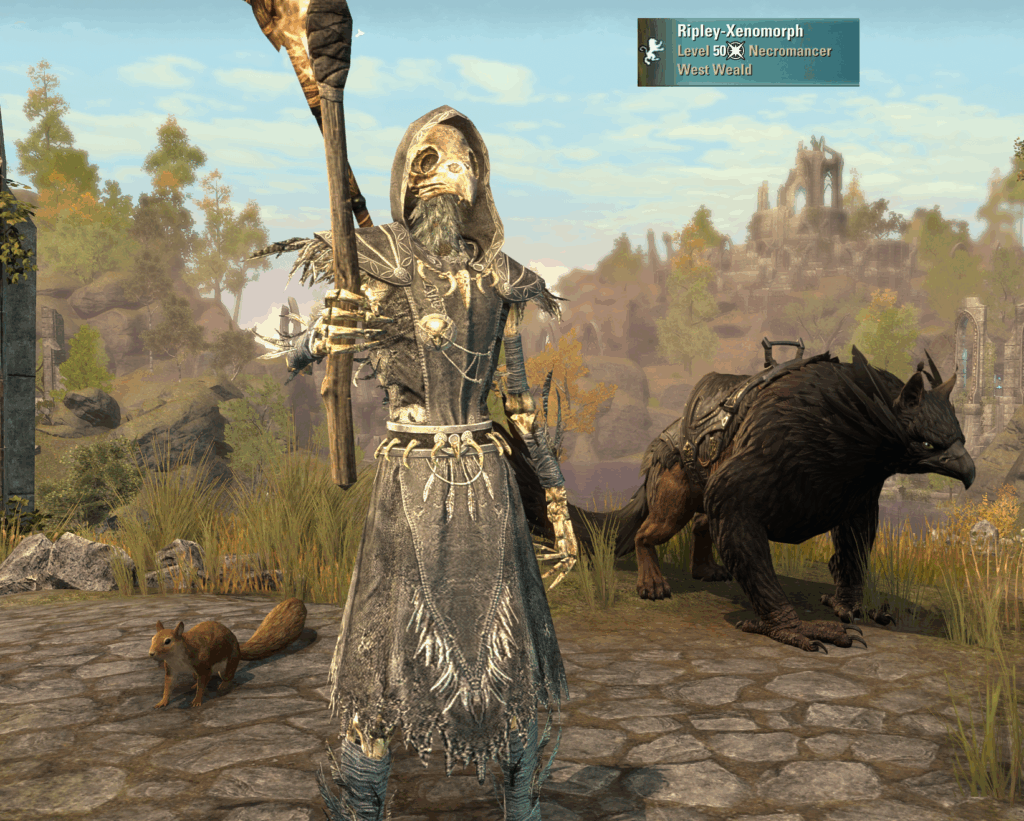Select the Ripley-Xenomorph character nameplate

coord(748,52)
